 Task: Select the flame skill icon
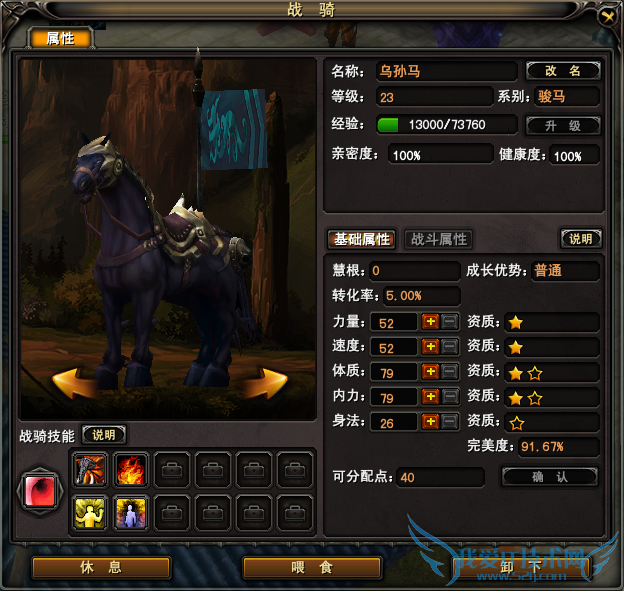tap(131, 468)
